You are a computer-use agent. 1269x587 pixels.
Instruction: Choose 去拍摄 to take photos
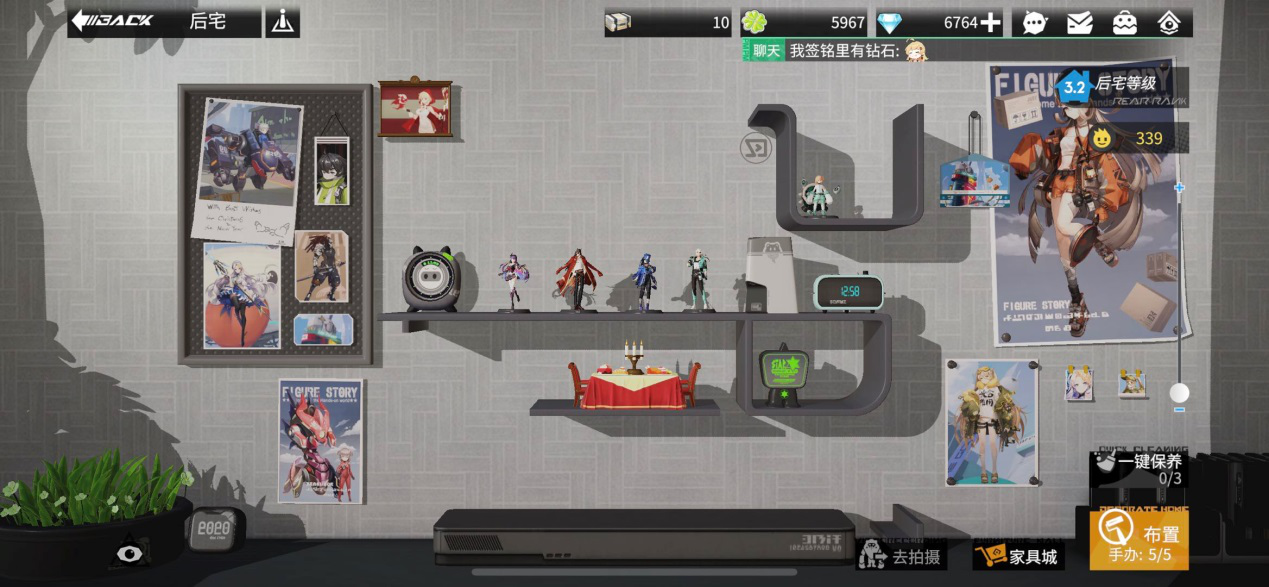pyautogui.click(x=900, y=555)
